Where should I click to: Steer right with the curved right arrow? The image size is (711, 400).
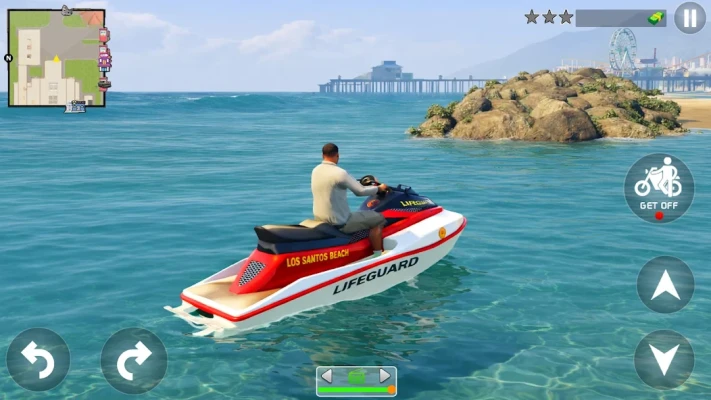pyautogui.click(x=133, y=360)
